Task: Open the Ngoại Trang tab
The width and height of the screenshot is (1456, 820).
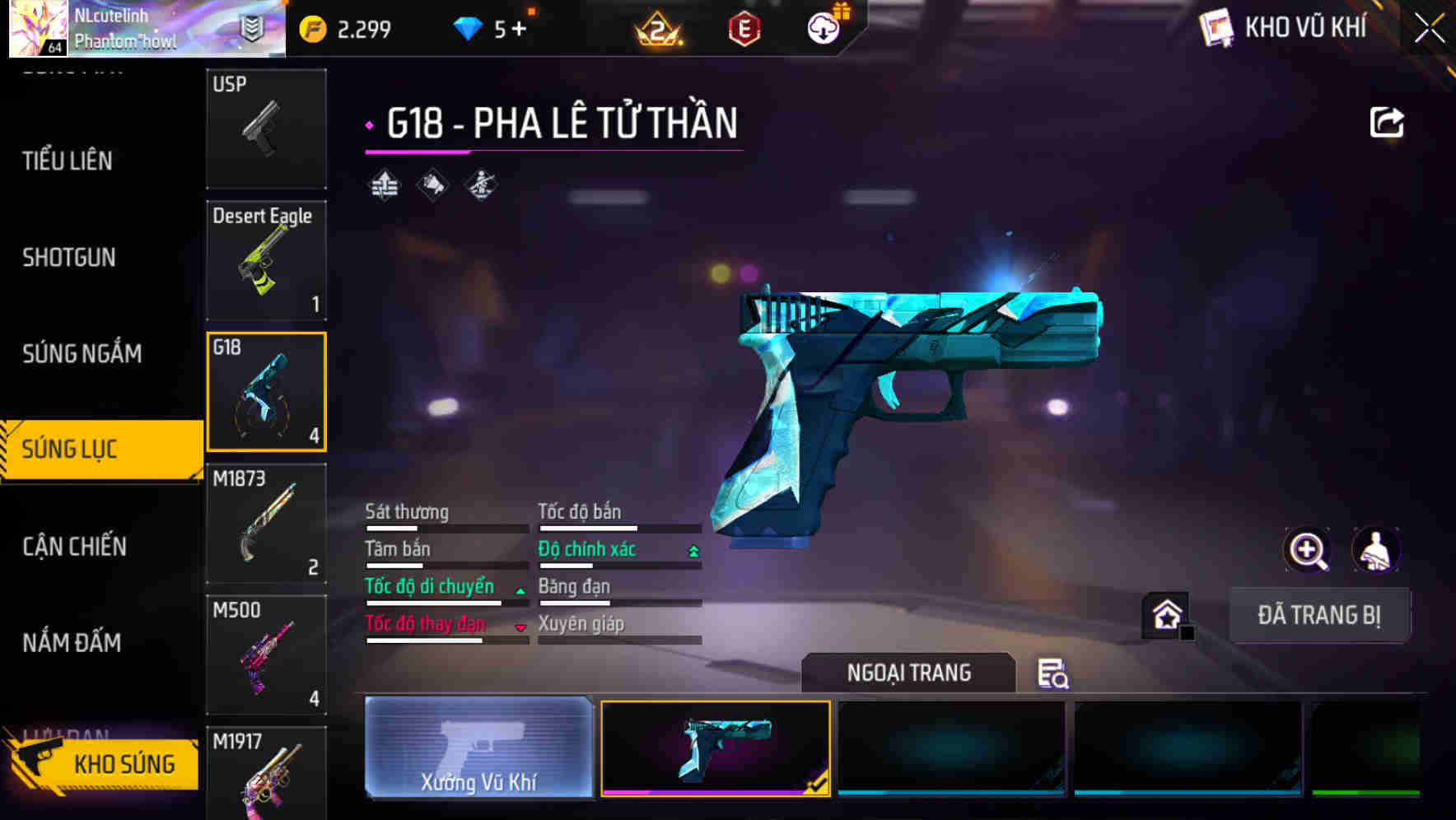Action: point(908,673)
